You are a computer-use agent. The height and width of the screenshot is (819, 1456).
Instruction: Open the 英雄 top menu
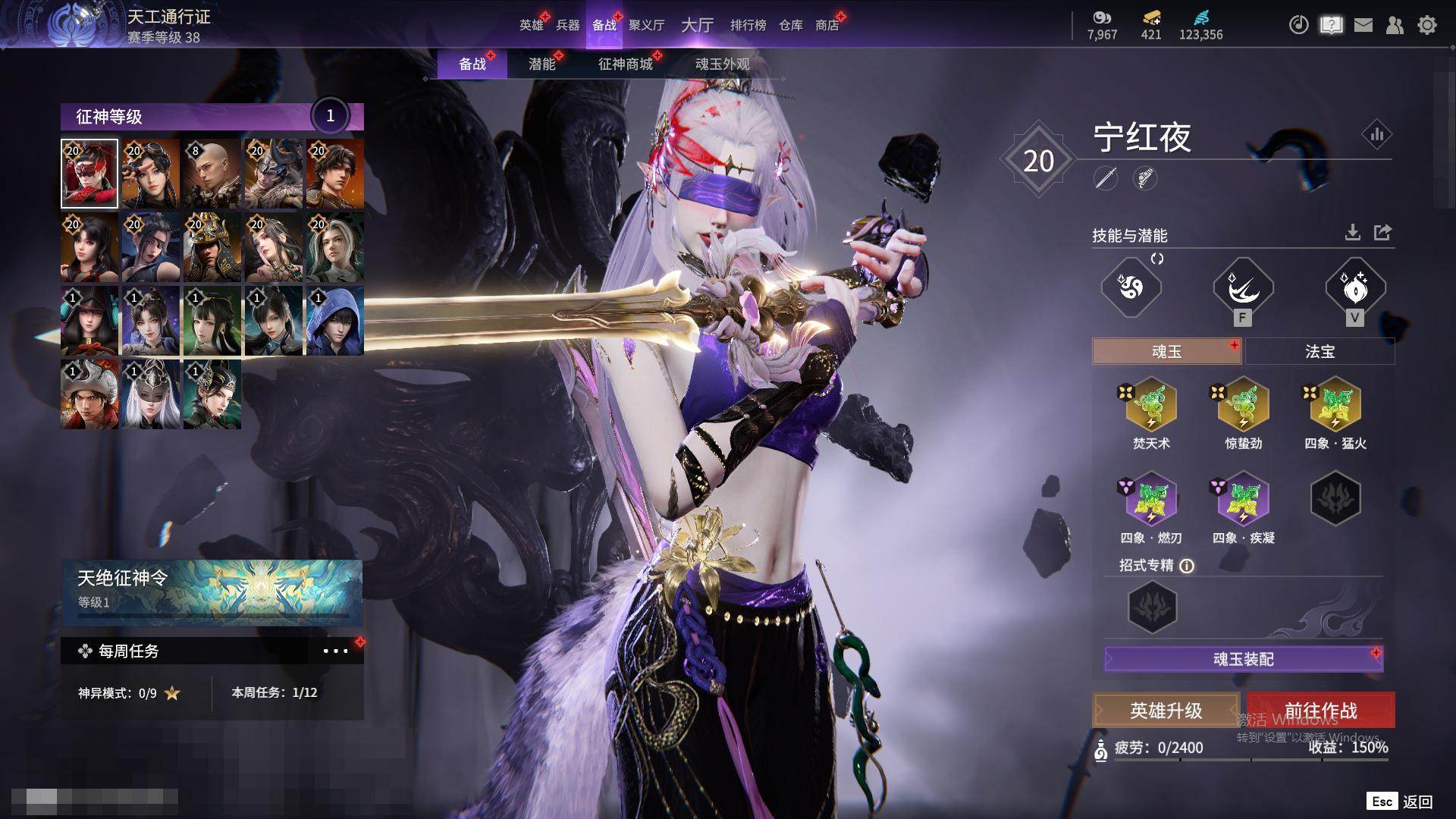click(x=531, y=25)
